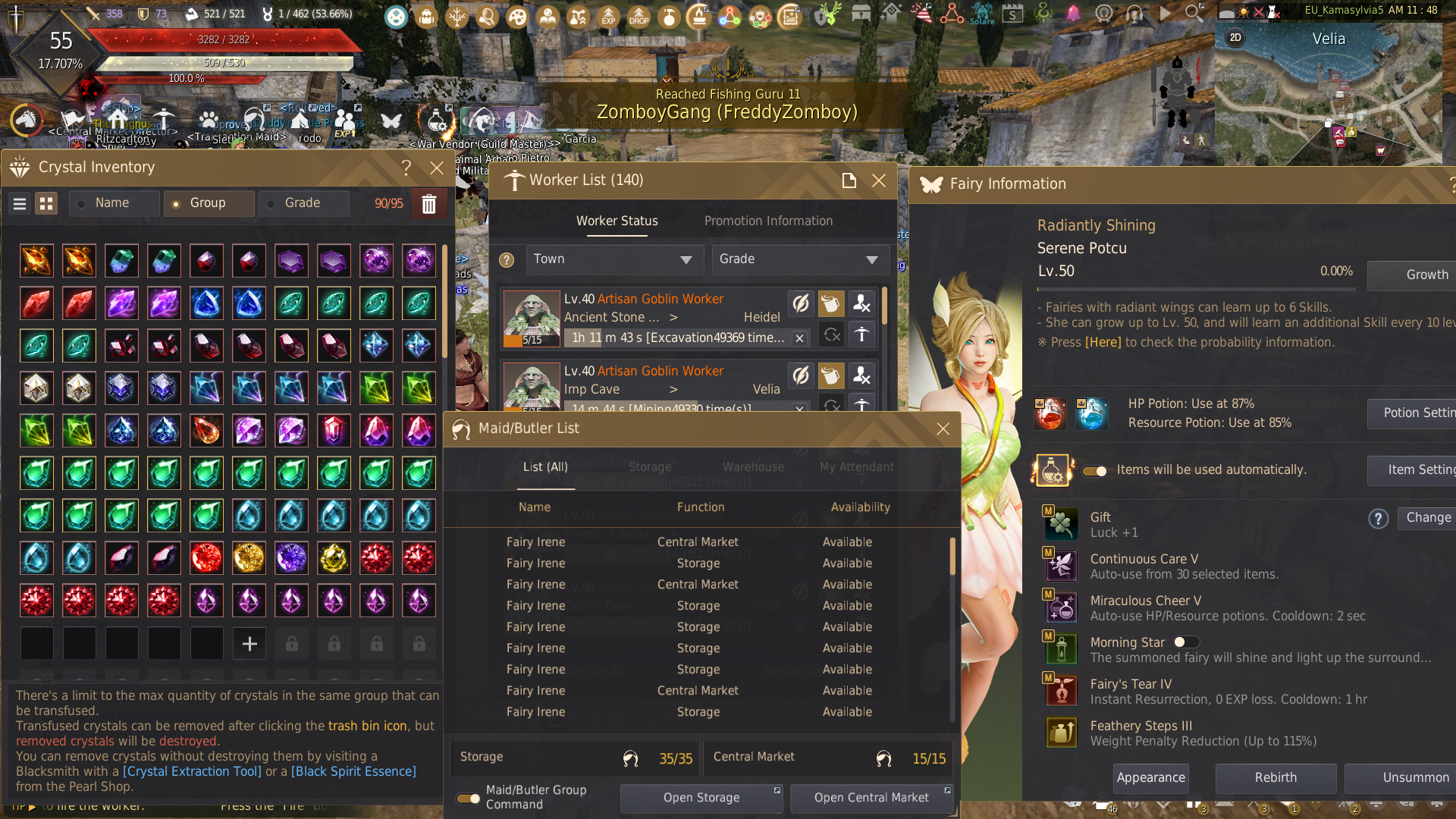Toggle Maid/Butler Group Command switch
Image resolution: width=1456 pixels, height=819 pixels.
click(x=468, y=798)
